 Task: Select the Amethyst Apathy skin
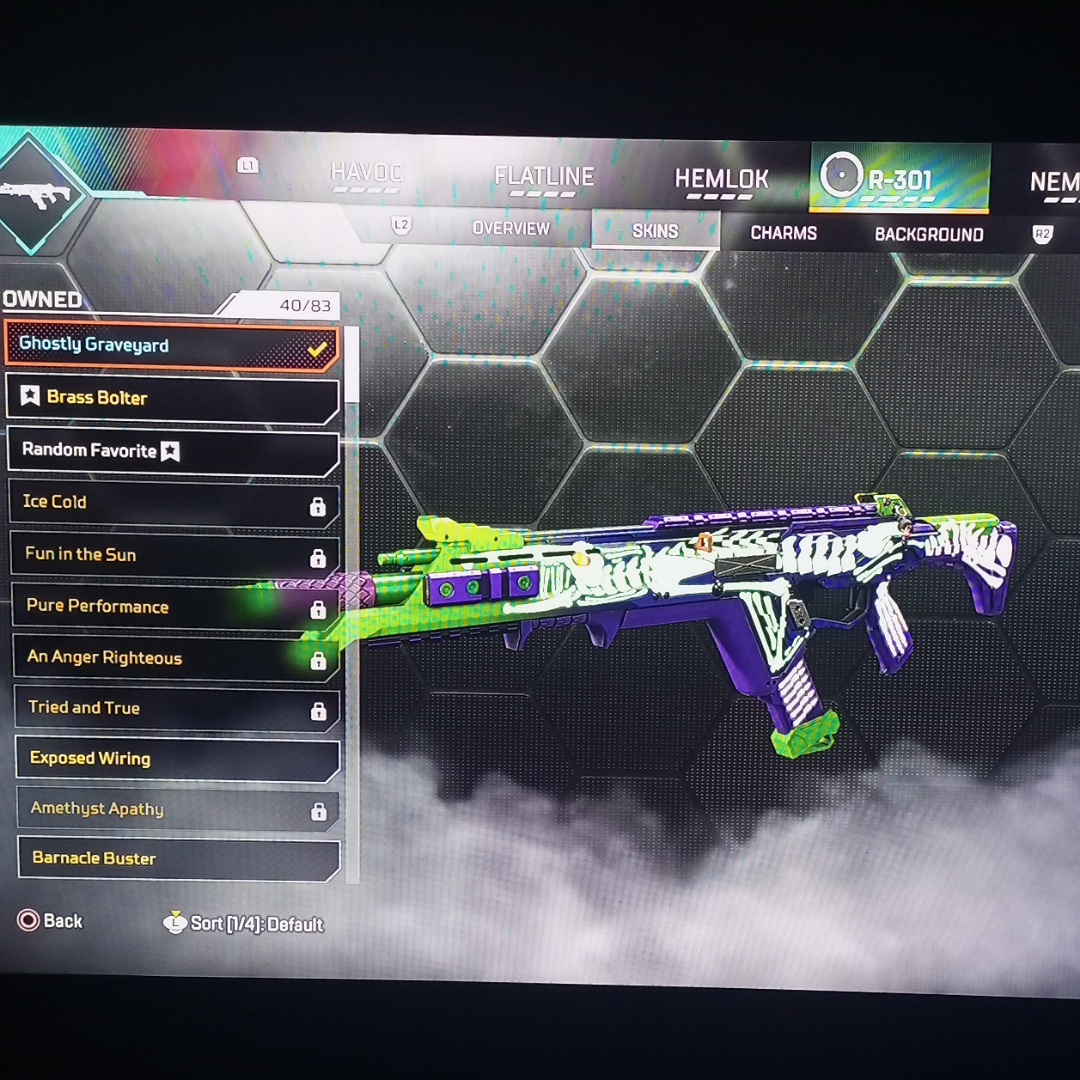178,810
